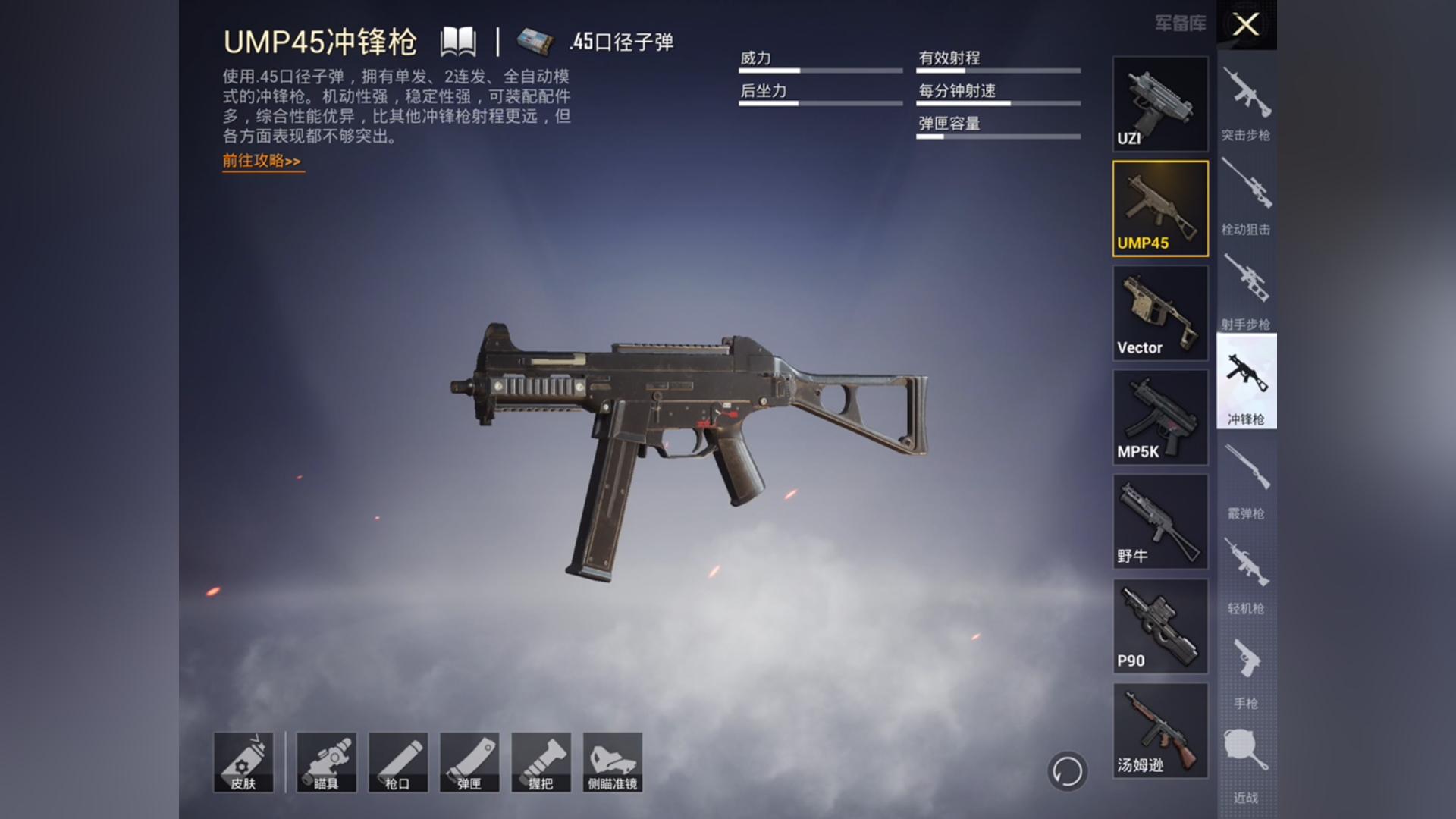This screenshot has width=1456, height=819.
Task: Open the 弹匣 magazine attachment slot
Action: point(470,762)
